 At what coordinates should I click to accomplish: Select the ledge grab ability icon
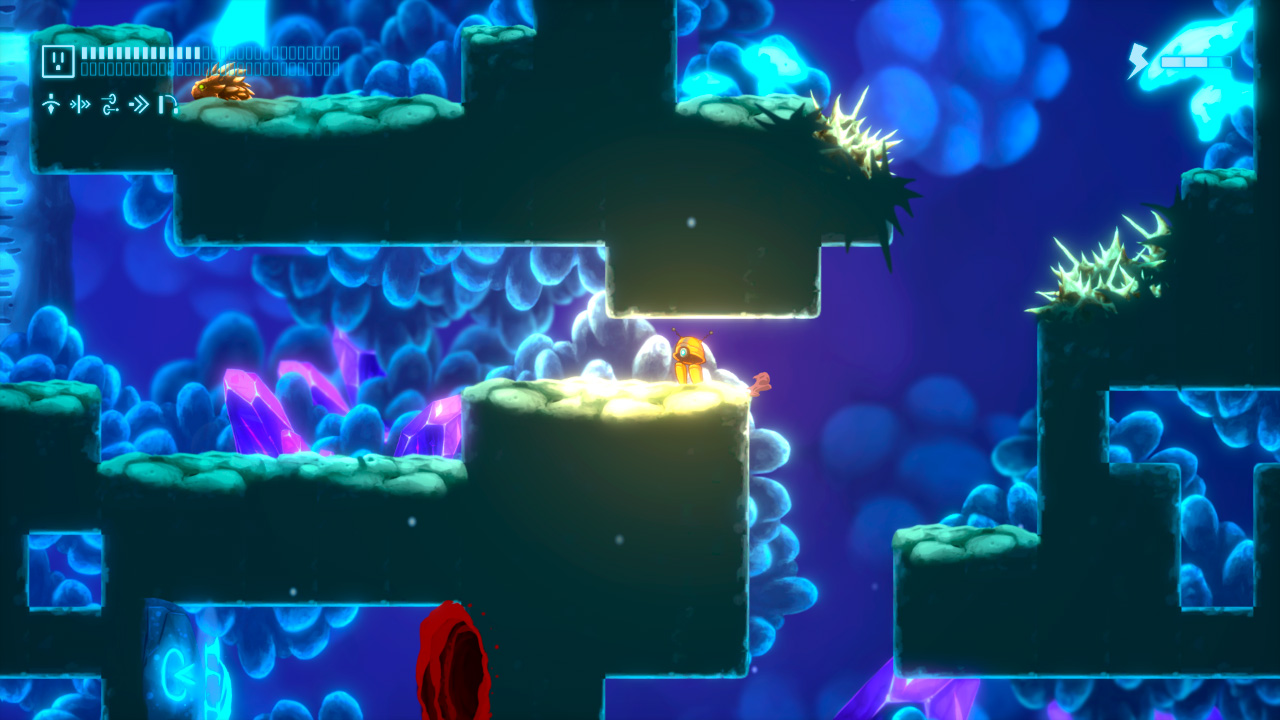[x=168, y=105]
